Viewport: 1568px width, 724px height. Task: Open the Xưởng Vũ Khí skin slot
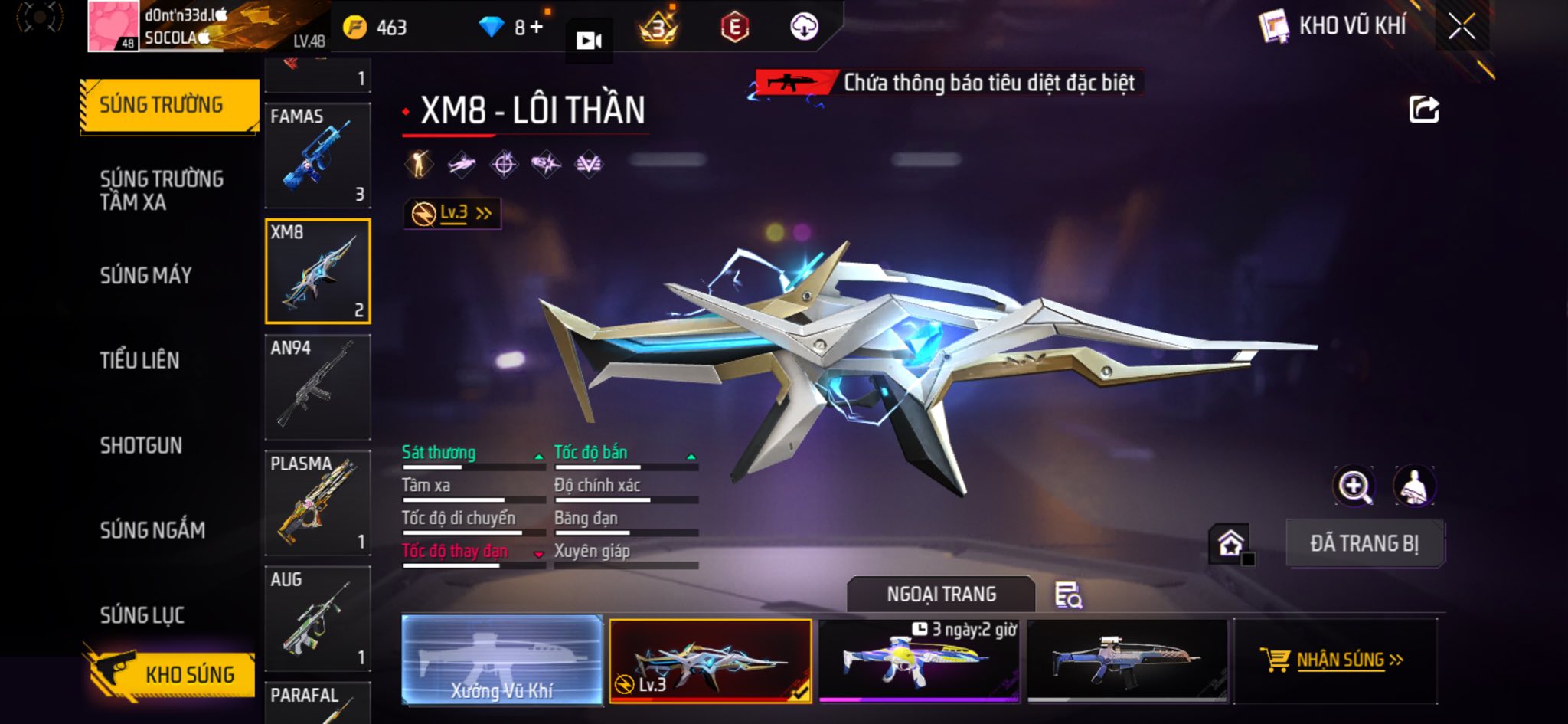(501, 660)
